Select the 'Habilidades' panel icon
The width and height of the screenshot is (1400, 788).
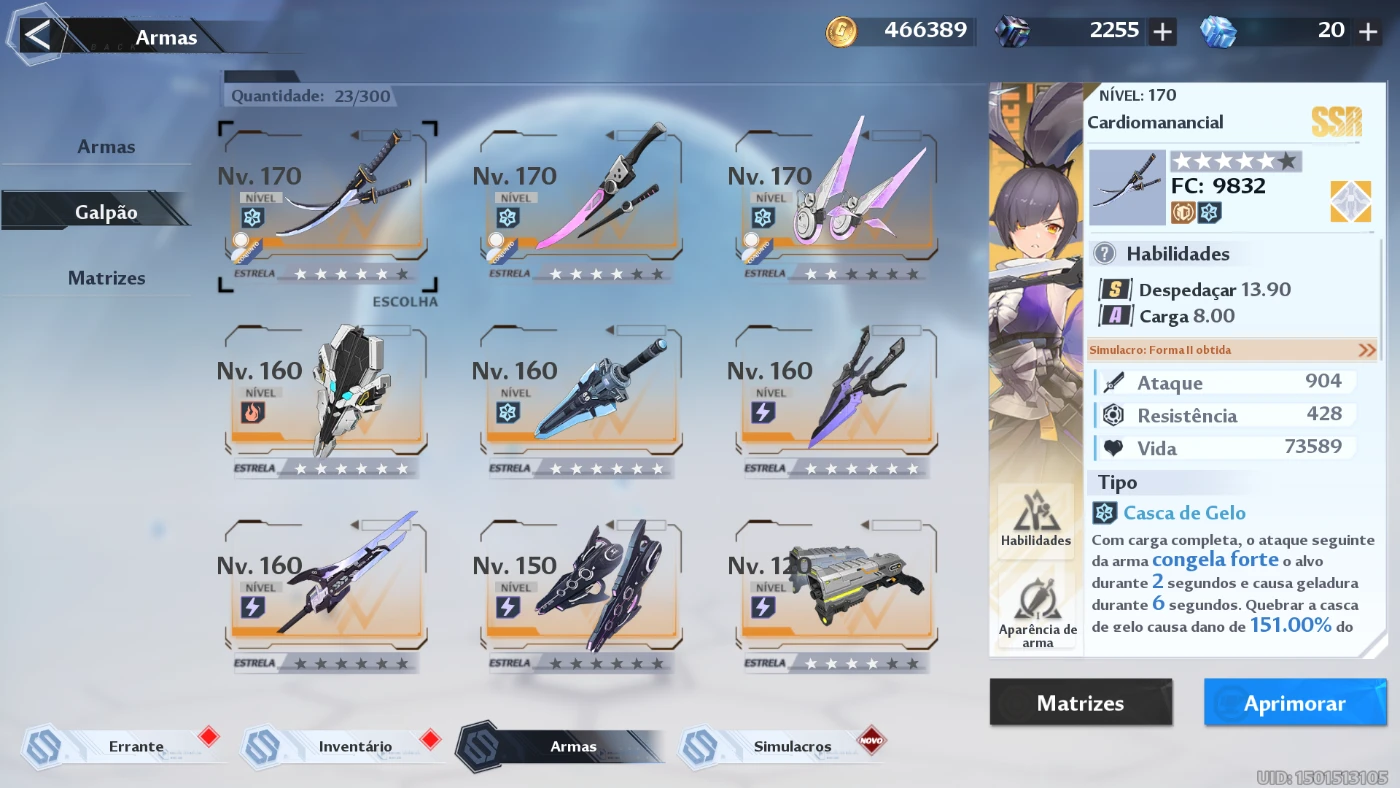point(1036,518)
